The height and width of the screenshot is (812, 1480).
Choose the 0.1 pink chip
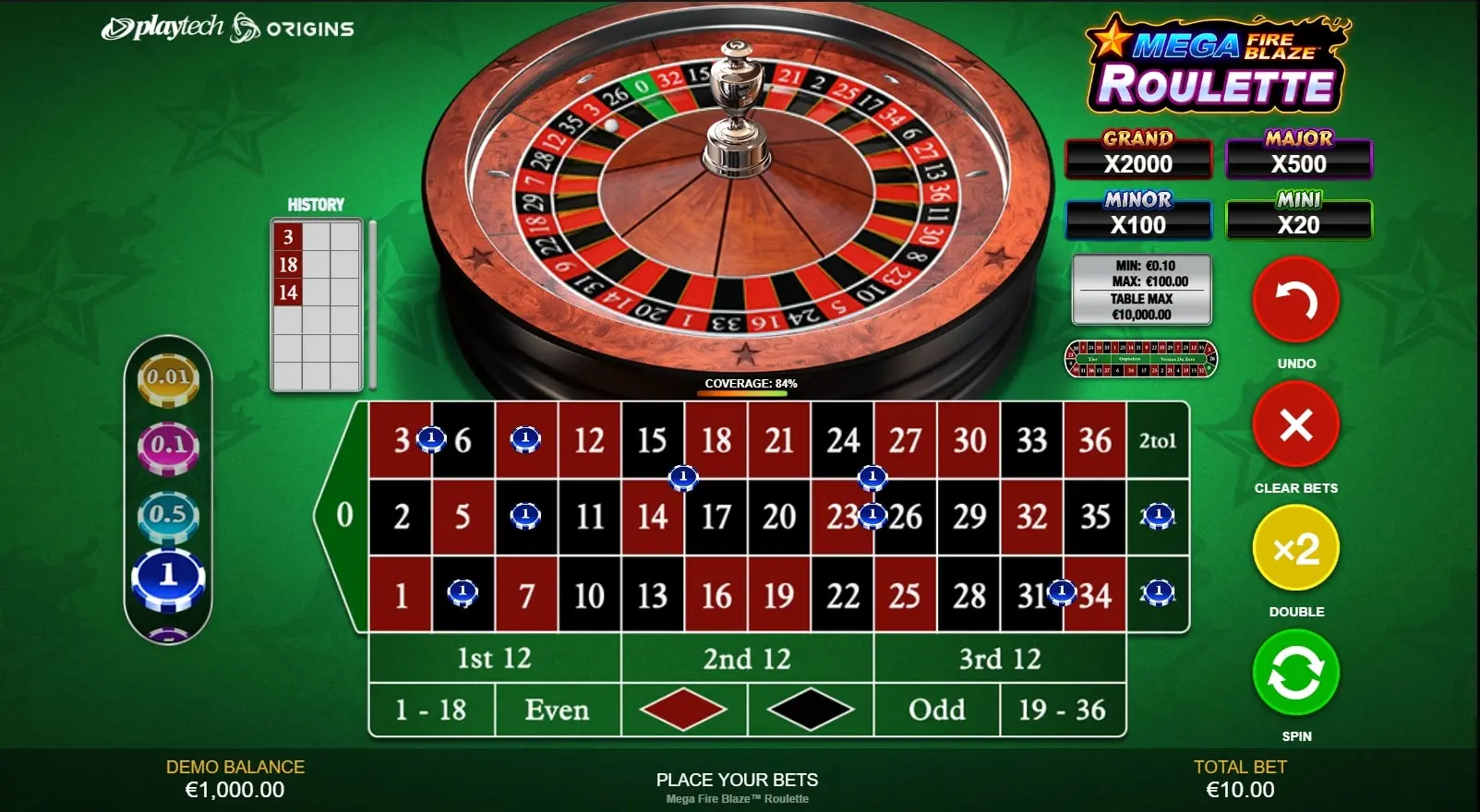pyautogui.click(x=168, y=445)
